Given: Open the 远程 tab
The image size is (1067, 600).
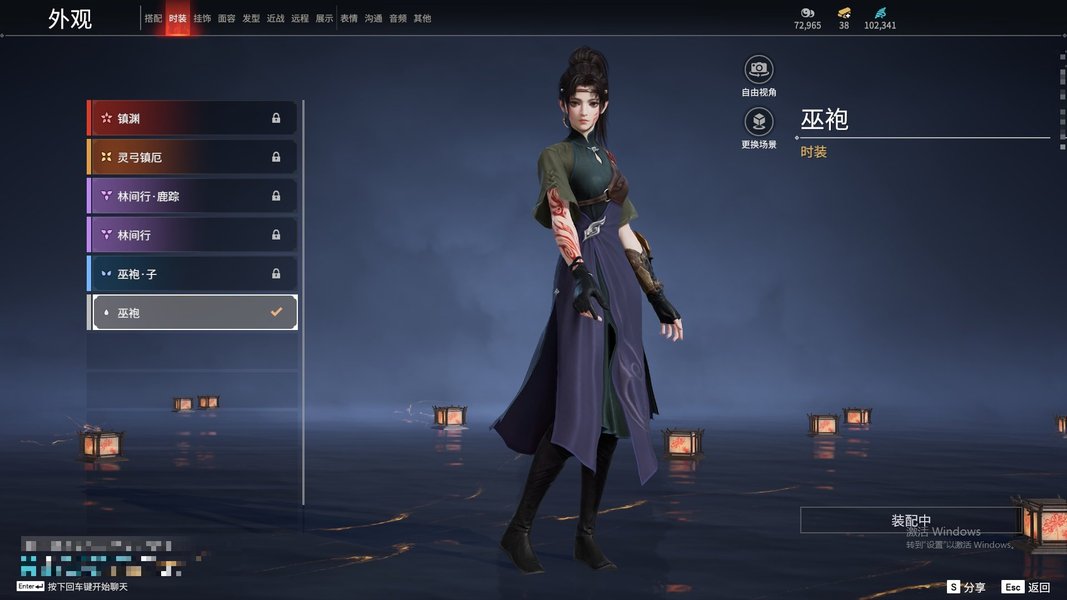Looking at the screenshot, I should point(300,19).
